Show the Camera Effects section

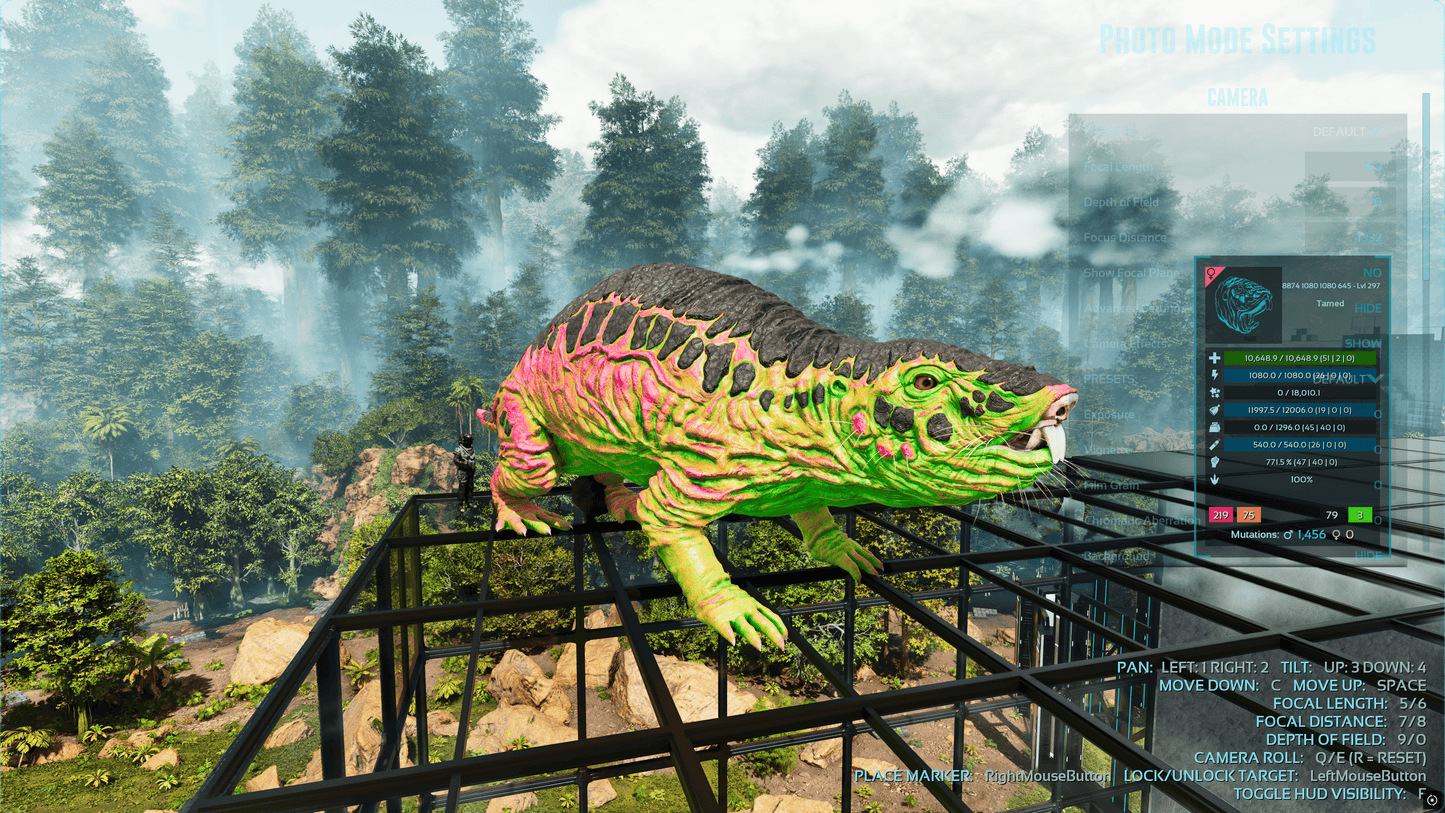point(1363,343)
